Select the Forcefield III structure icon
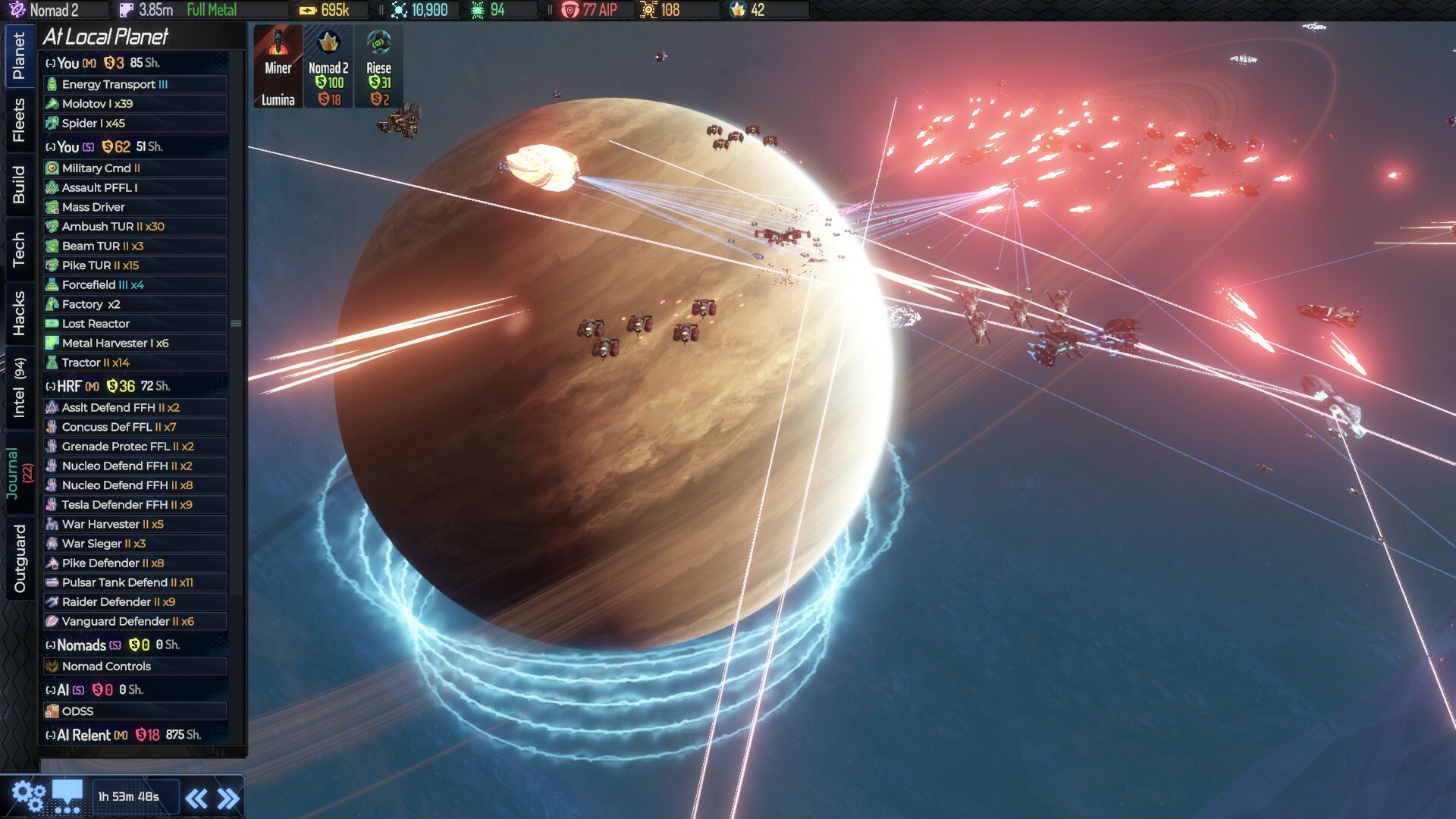Viewport: 1456px width, 819px height. pyautogui.click(x=52, y=284)
